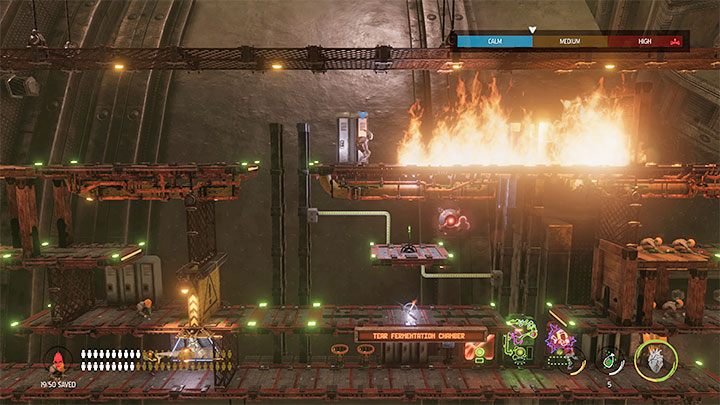Click the heart health icon
This screenshot has height=405, width=720.
point(656,360)
